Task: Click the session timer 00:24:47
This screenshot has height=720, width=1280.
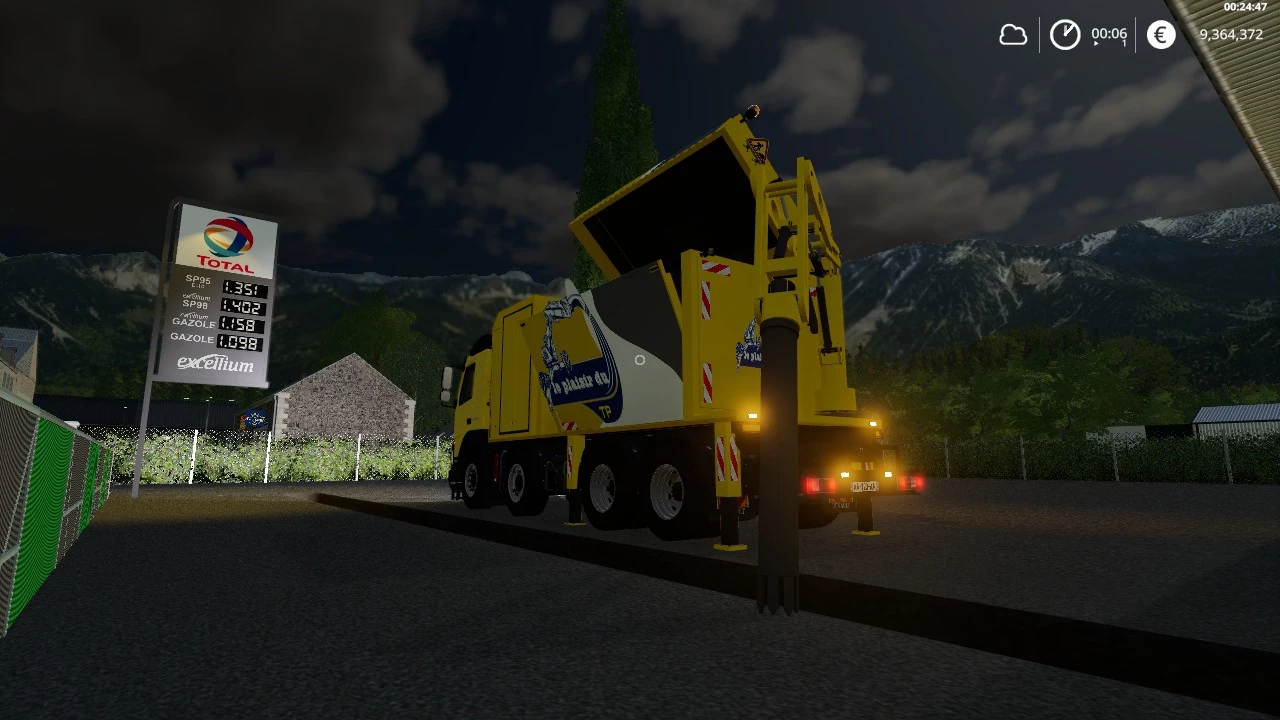Action: [x=1246, y=5]
